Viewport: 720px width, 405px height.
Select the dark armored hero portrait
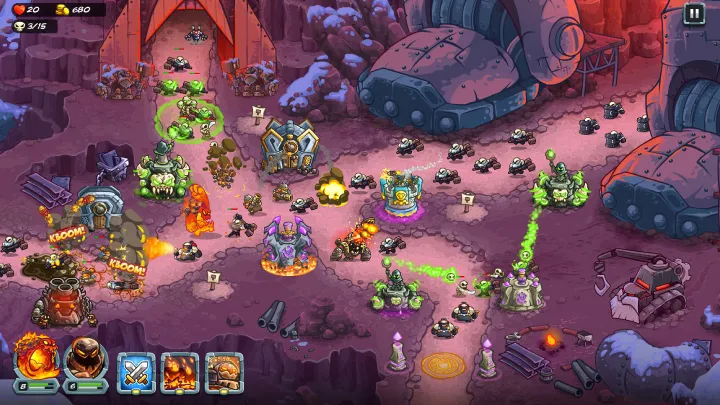point(85,358)
